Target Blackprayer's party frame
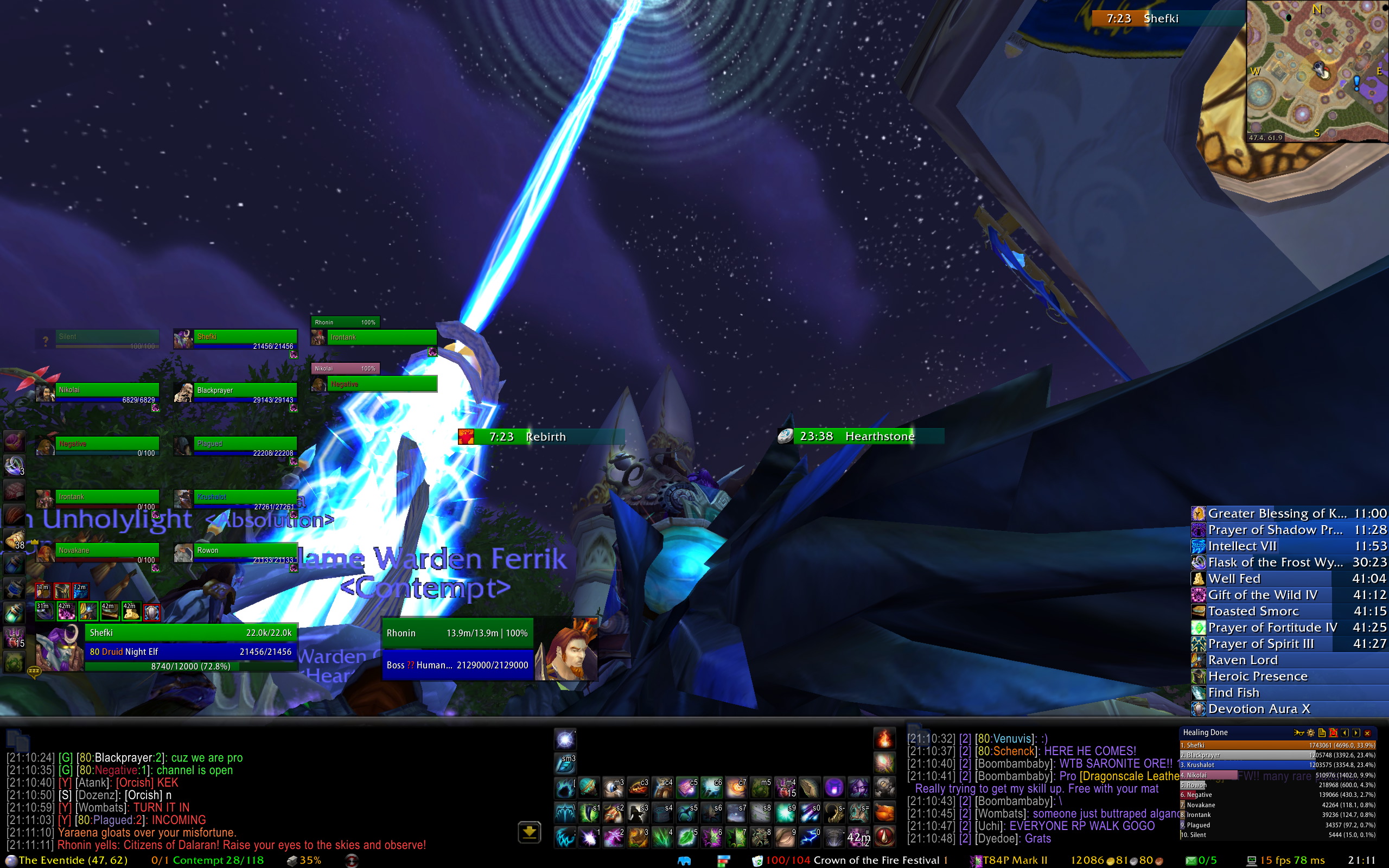This screenshot has height=868, width=1389. pyautogui.click(x=245, y=392)
